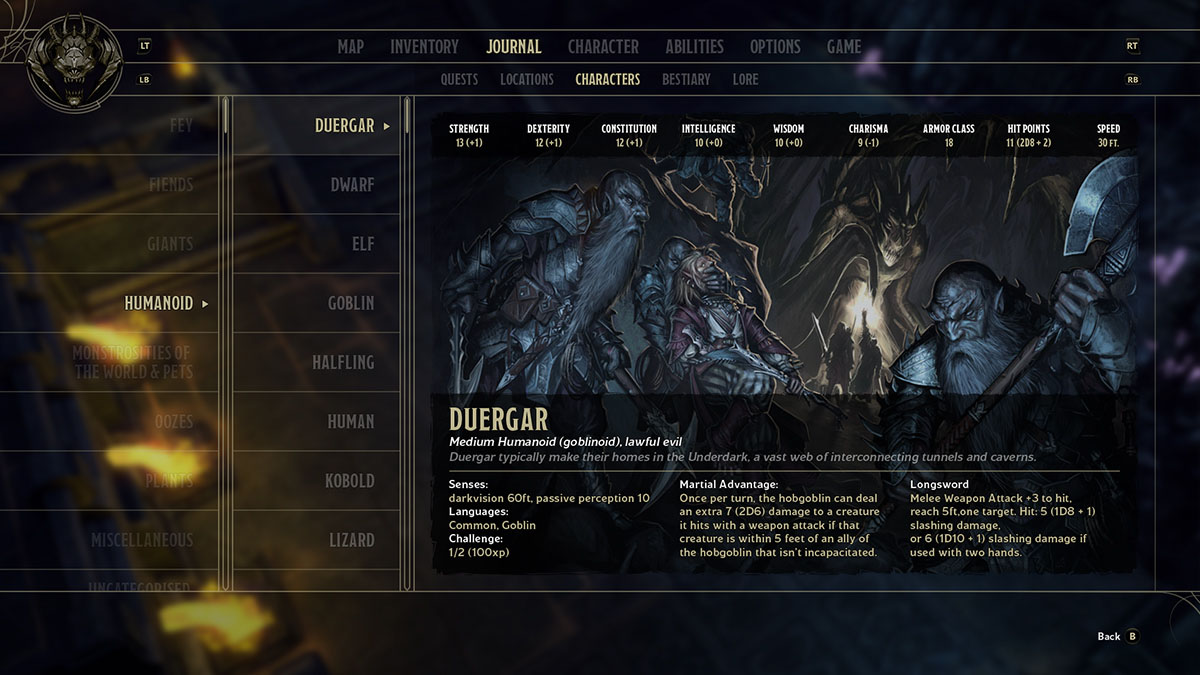Choose the Giants category
Image resolution: width=1200 pixels, height=675 pixels.
(170, 244)
